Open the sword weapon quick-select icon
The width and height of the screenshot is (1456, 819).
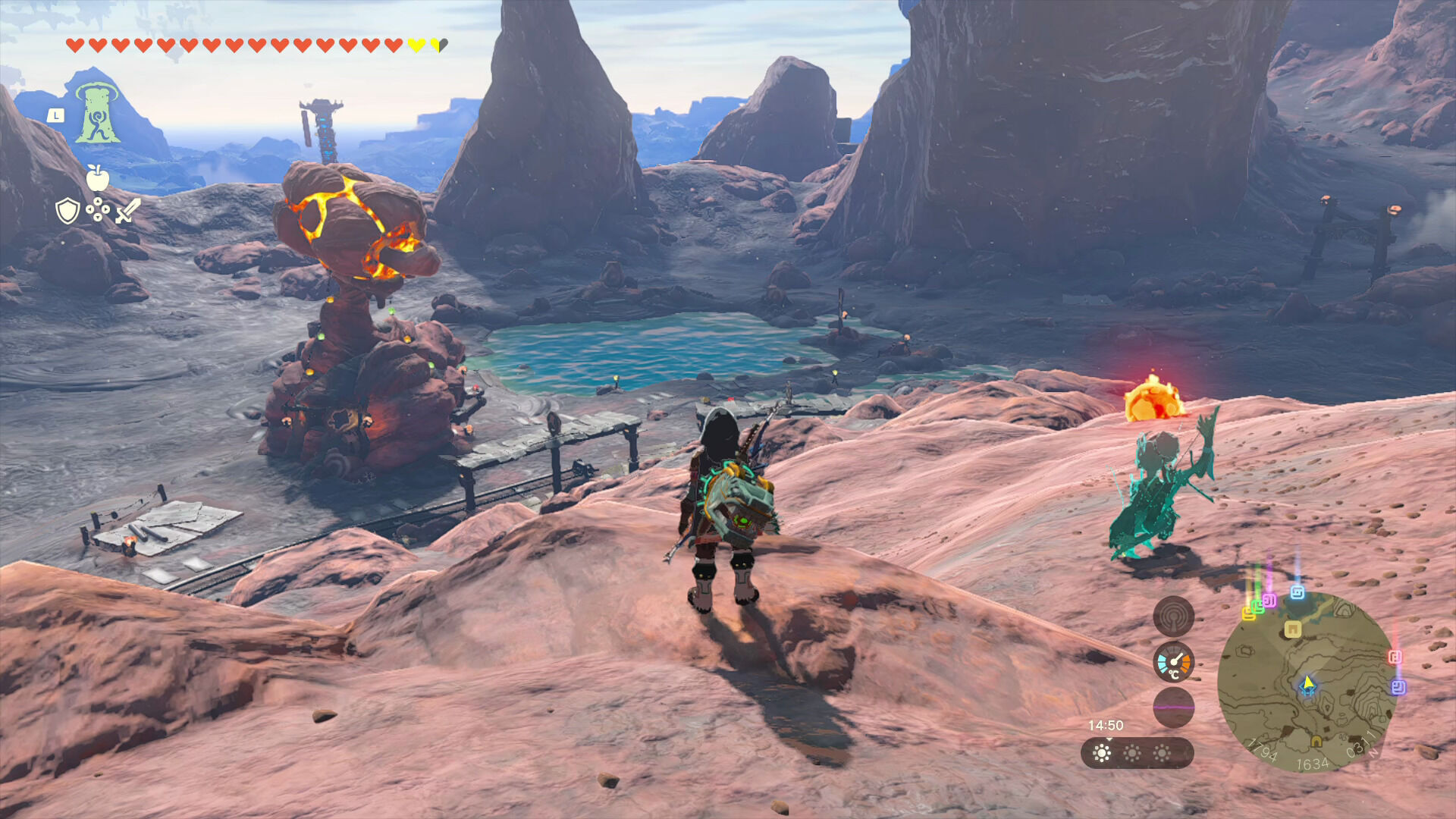click(128, 210)
